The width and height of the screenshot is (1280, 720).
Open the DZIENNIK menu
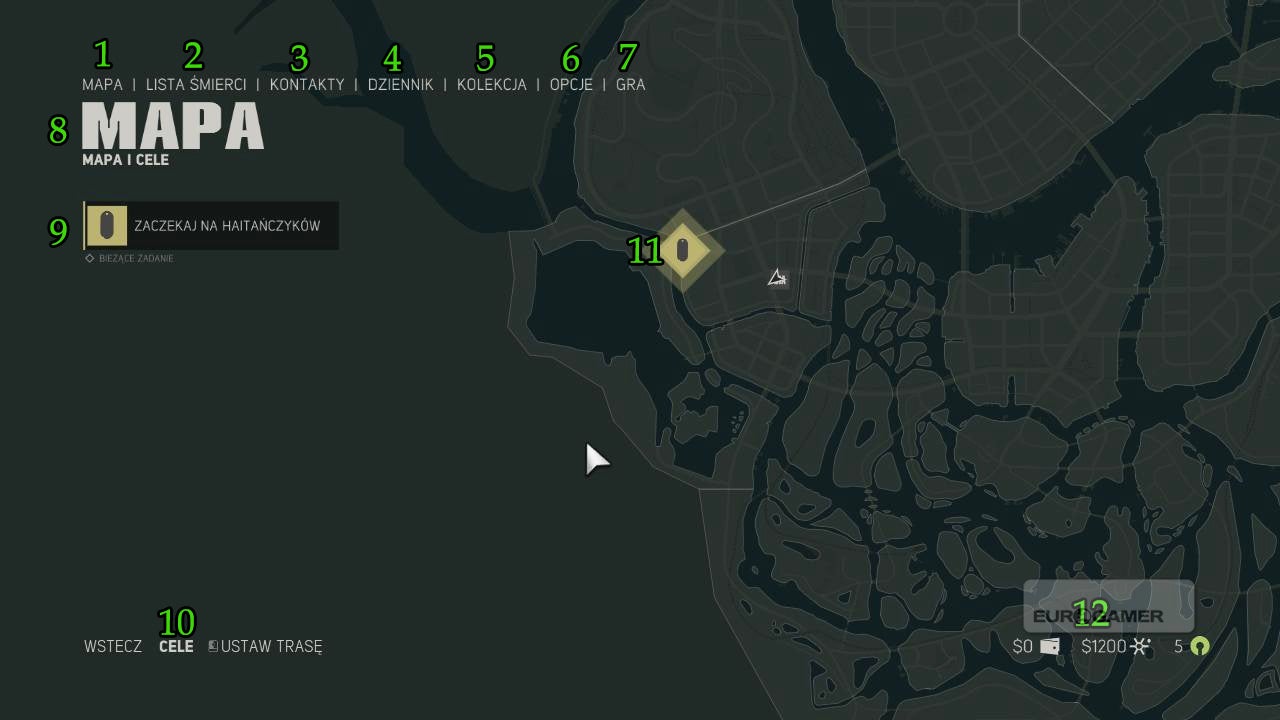point(401,85)
